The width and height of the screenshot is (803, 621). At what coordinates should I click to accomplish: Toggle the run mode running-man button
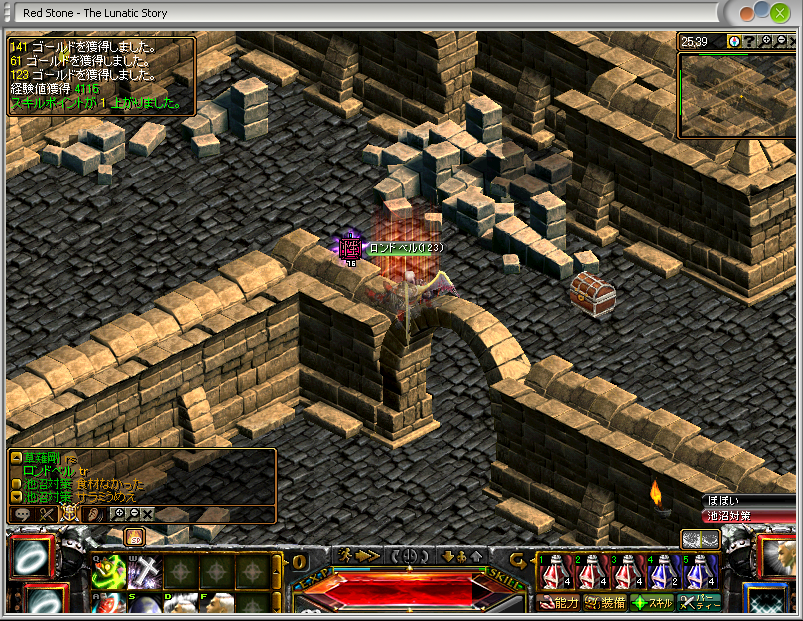[x=346, y=555]
